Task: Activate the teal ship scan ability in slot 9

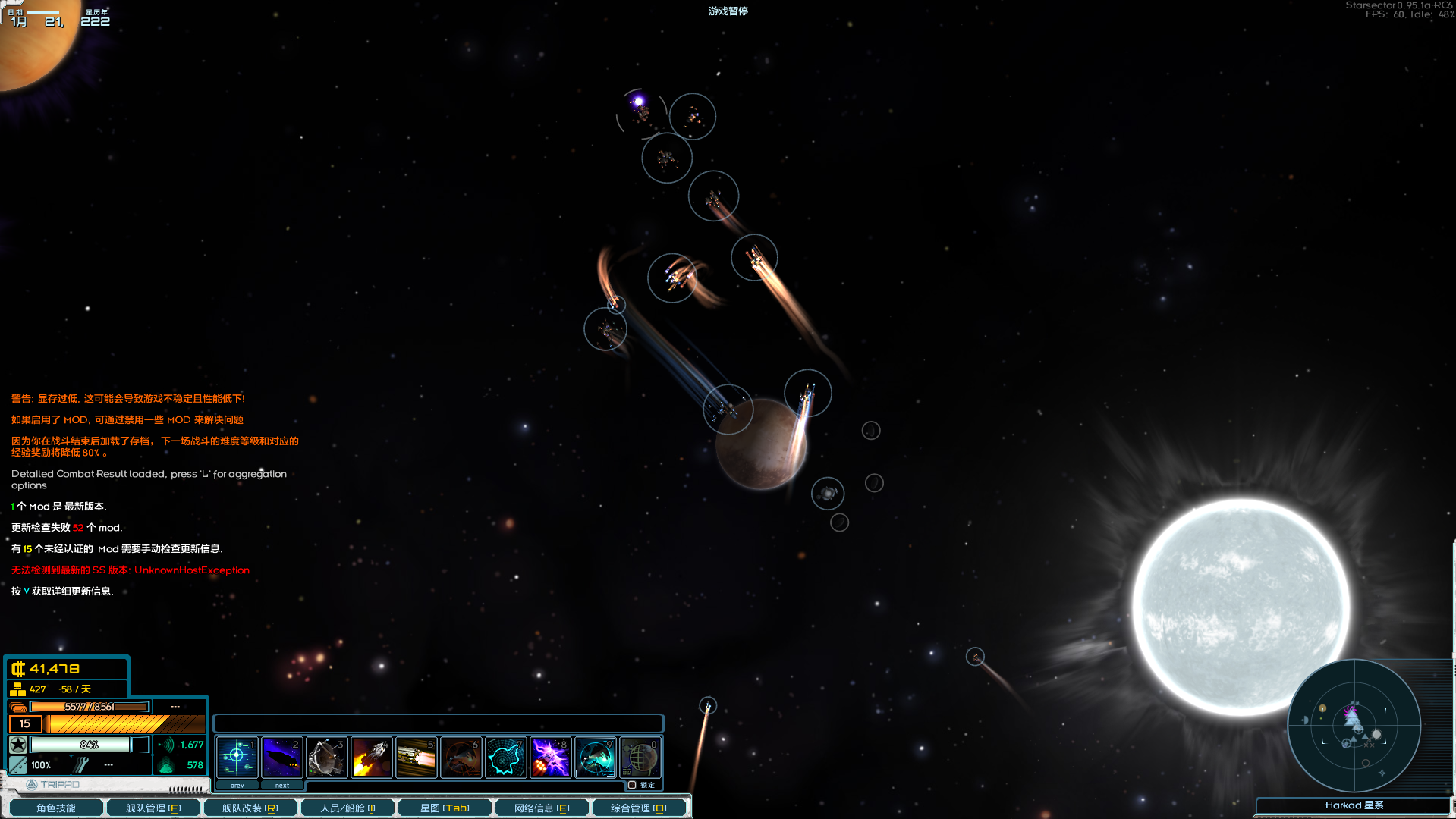Action: pos(595,756)
